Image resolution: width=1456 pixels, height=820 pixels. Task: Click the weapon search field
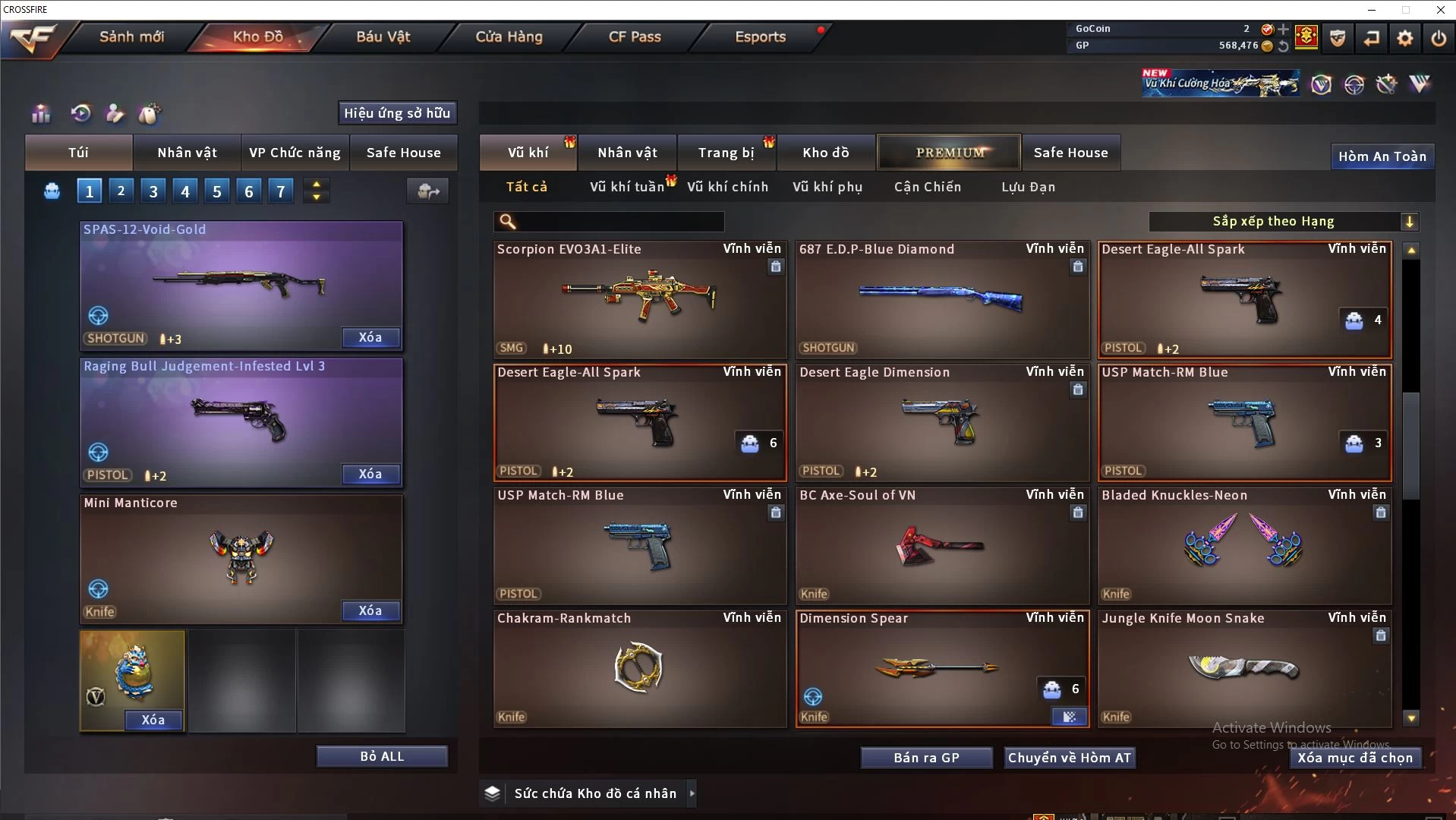point(619,222)
